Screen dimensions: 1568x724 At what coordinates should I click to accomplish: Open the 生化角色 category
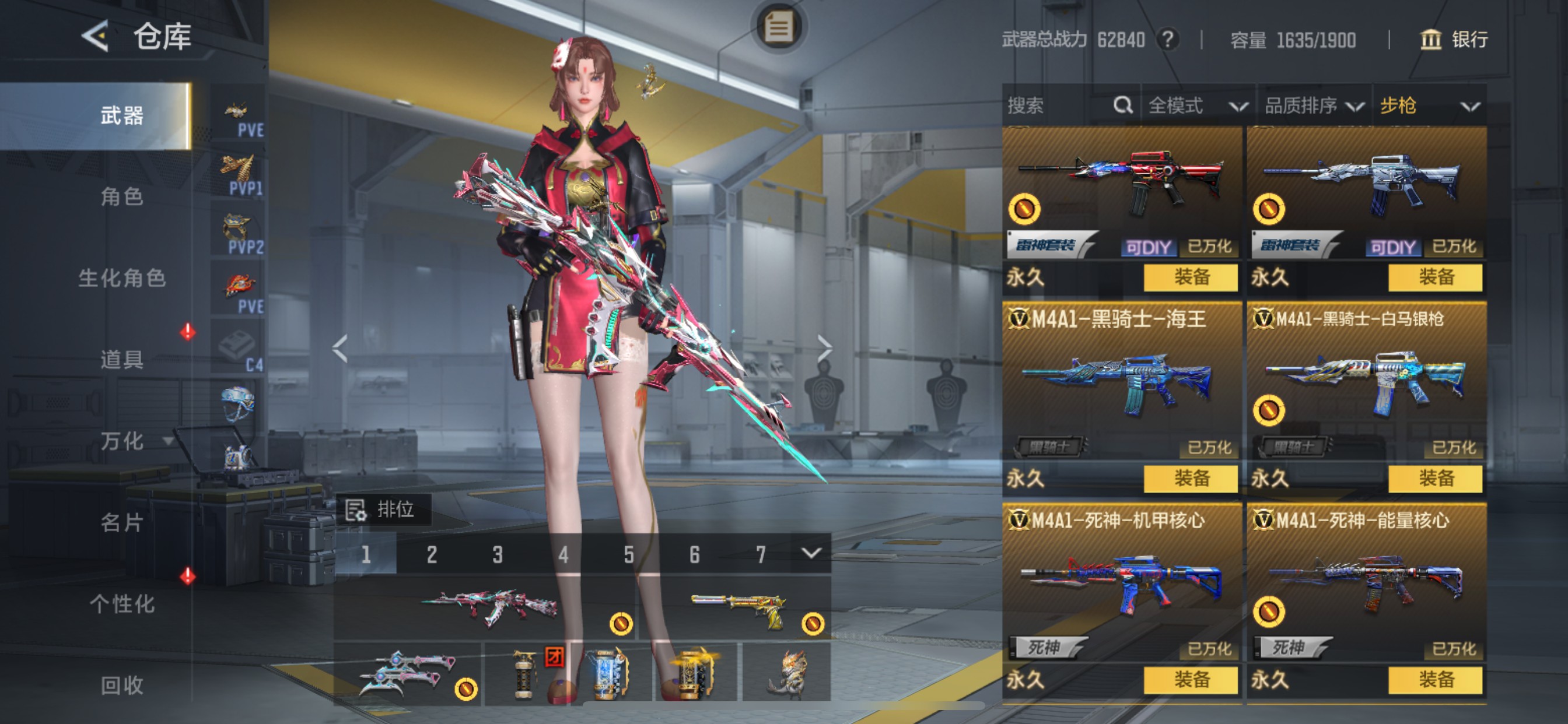click(122, 278)
